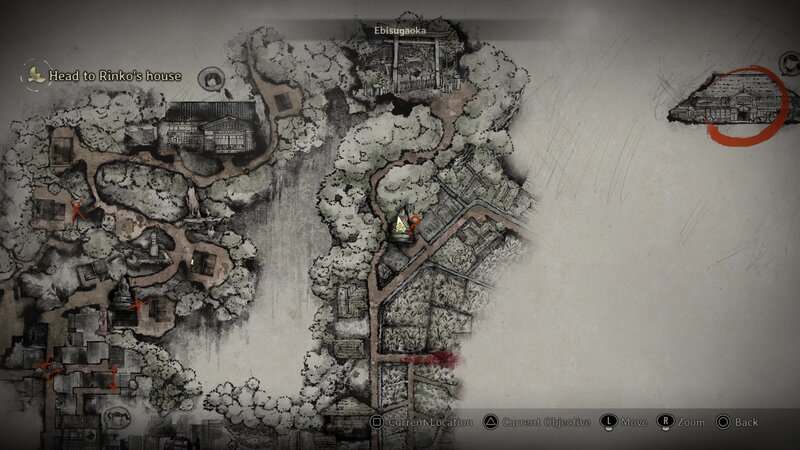Screen dimensions: 800x450
Task: Click the Ebisugaoka area name header
Action: 399,30
